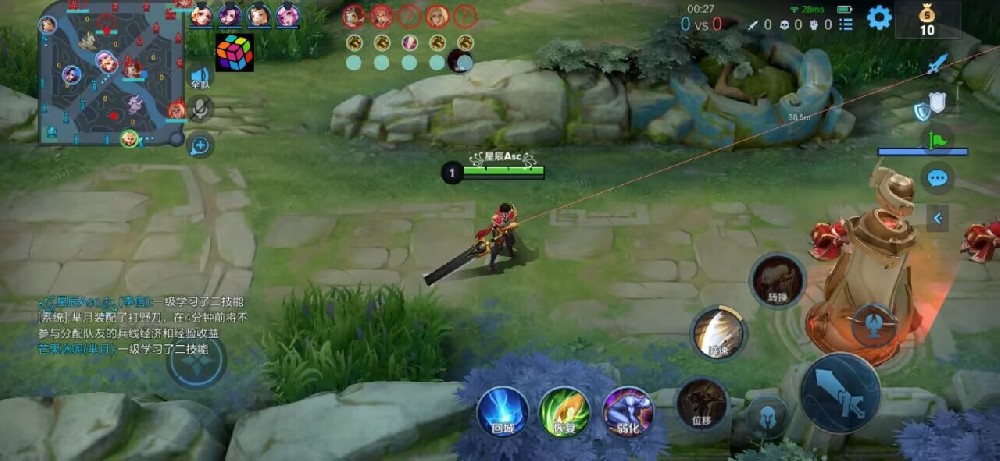
Task: Toggle the team voice speaker
Action: 200,77
